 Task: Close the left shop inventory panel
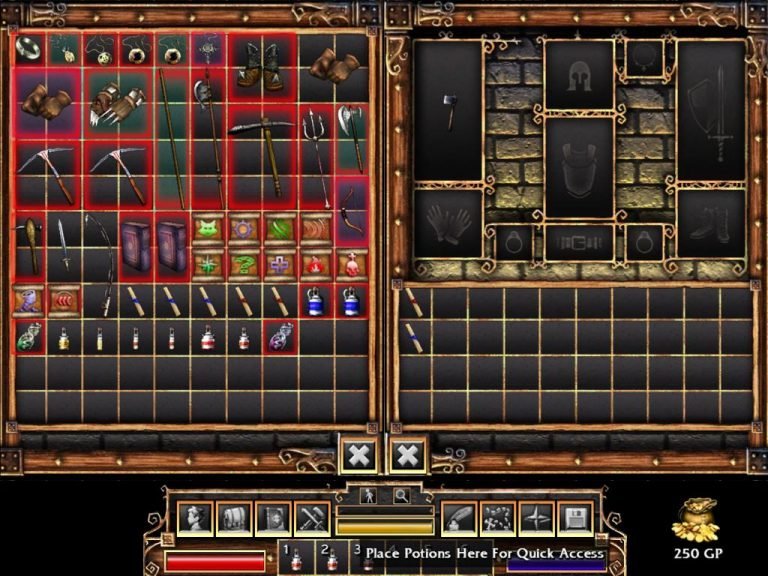pyautogui.click(x=359, y=455)
